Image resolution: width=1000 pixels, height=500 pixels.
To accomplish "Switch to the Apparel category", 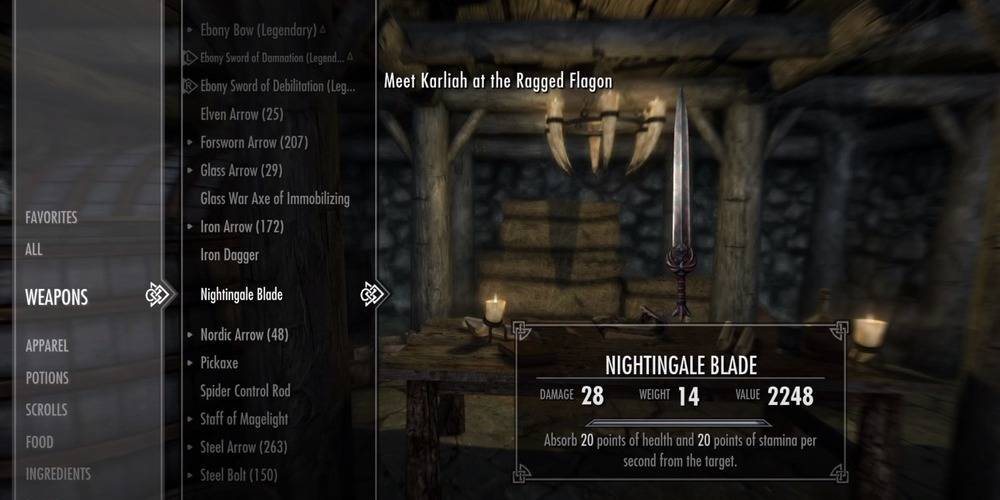I will 47,345.
